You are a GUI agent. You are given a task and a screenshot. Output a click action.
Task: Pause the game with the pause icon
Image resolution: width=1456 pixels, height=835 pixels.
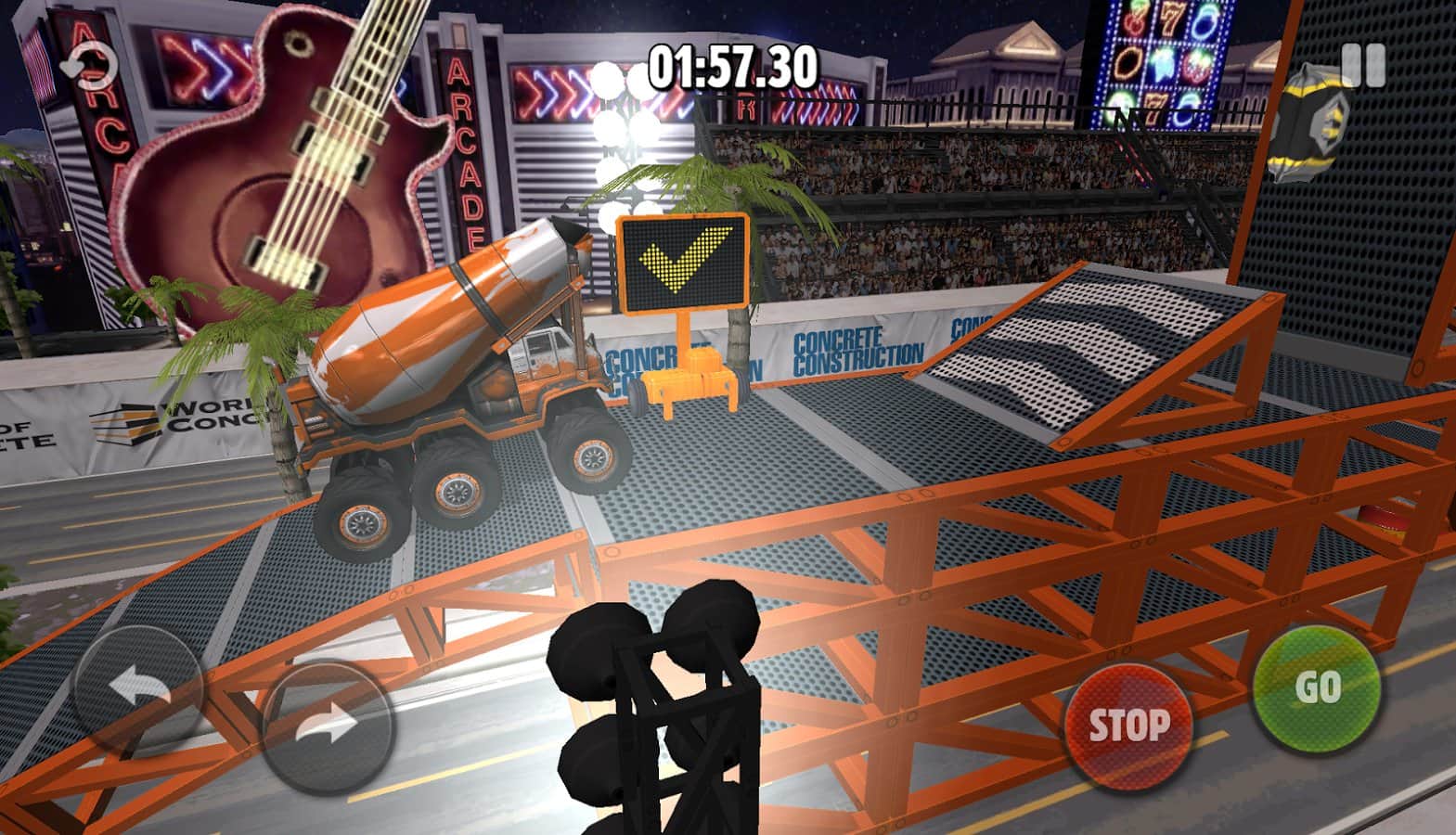coord(1363,65)
